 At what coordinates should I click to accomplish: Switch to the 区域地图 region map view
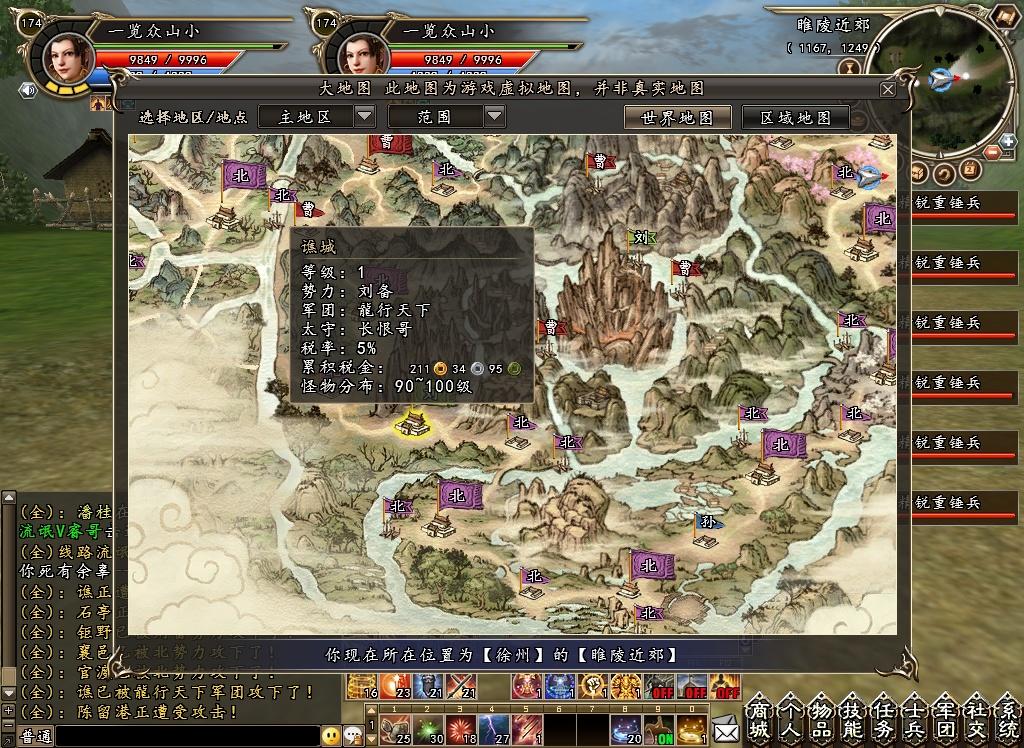(x=795, y=117)
